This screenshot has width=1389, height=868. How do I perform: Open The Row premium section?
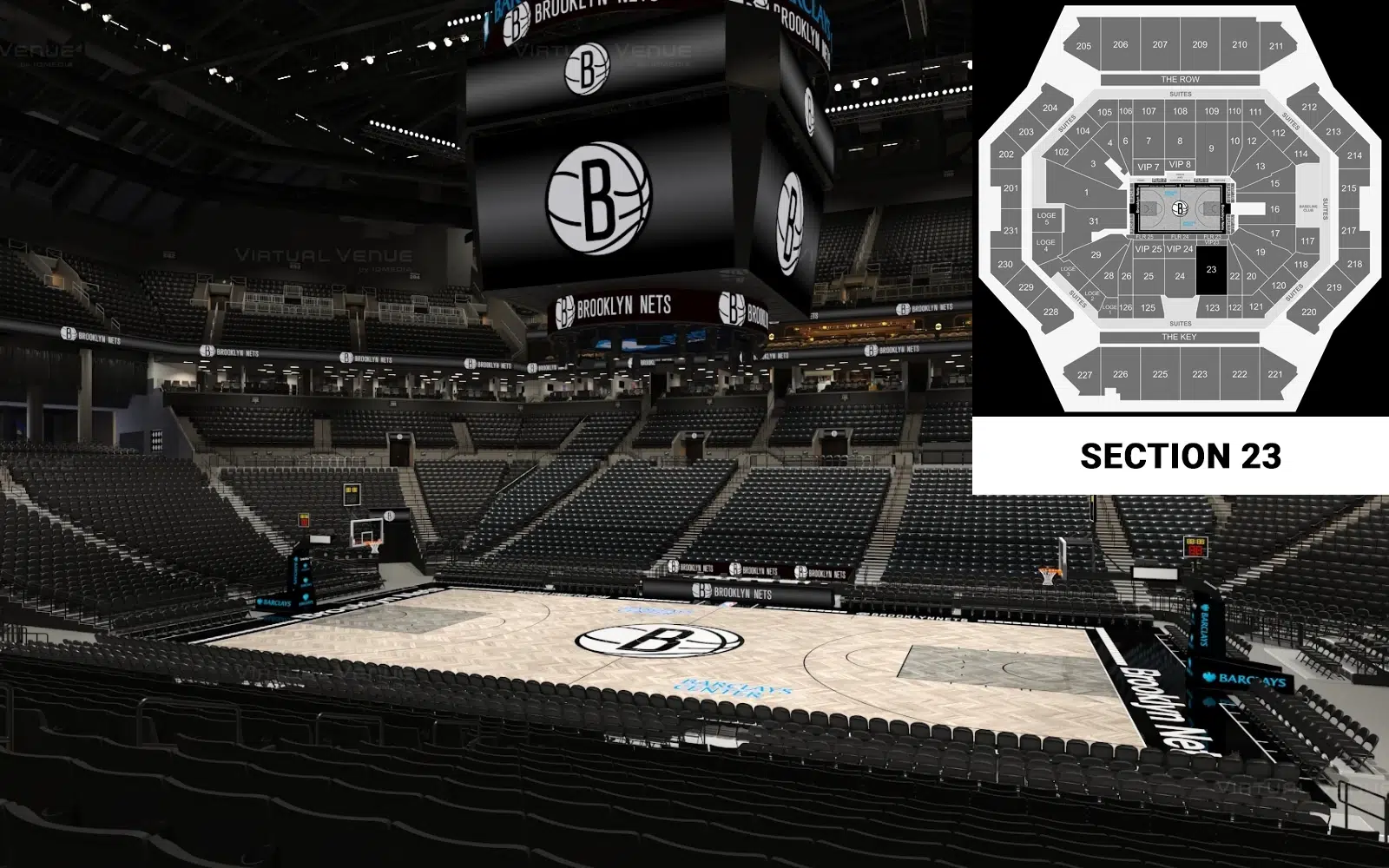tap(1180, 79)
